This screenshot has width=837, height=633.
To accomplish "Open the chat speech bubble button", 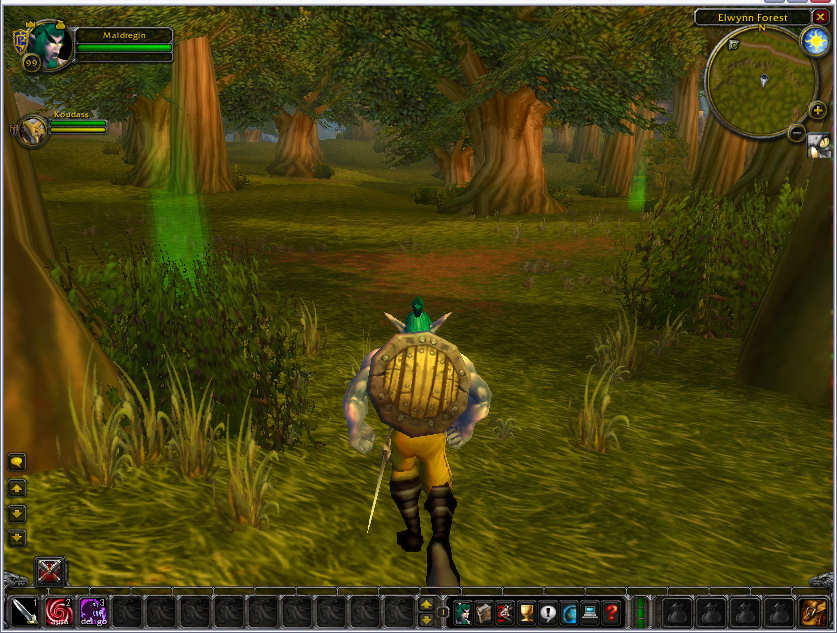I will click(x=17, y=462).
